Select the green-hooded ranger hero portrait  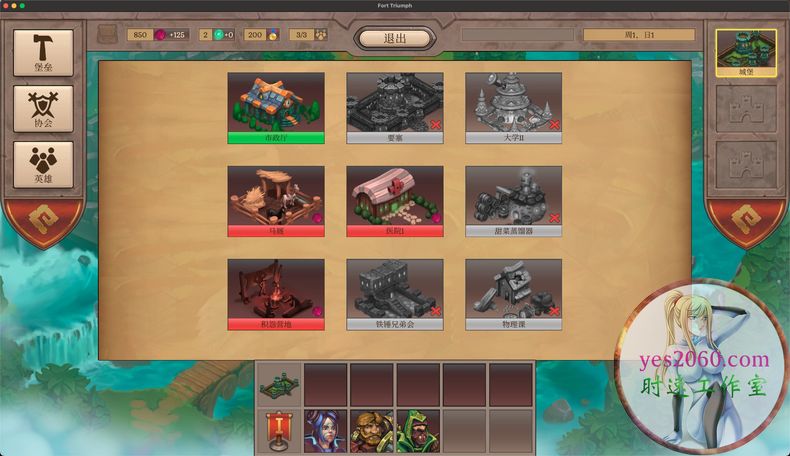(x=417, y=430)
